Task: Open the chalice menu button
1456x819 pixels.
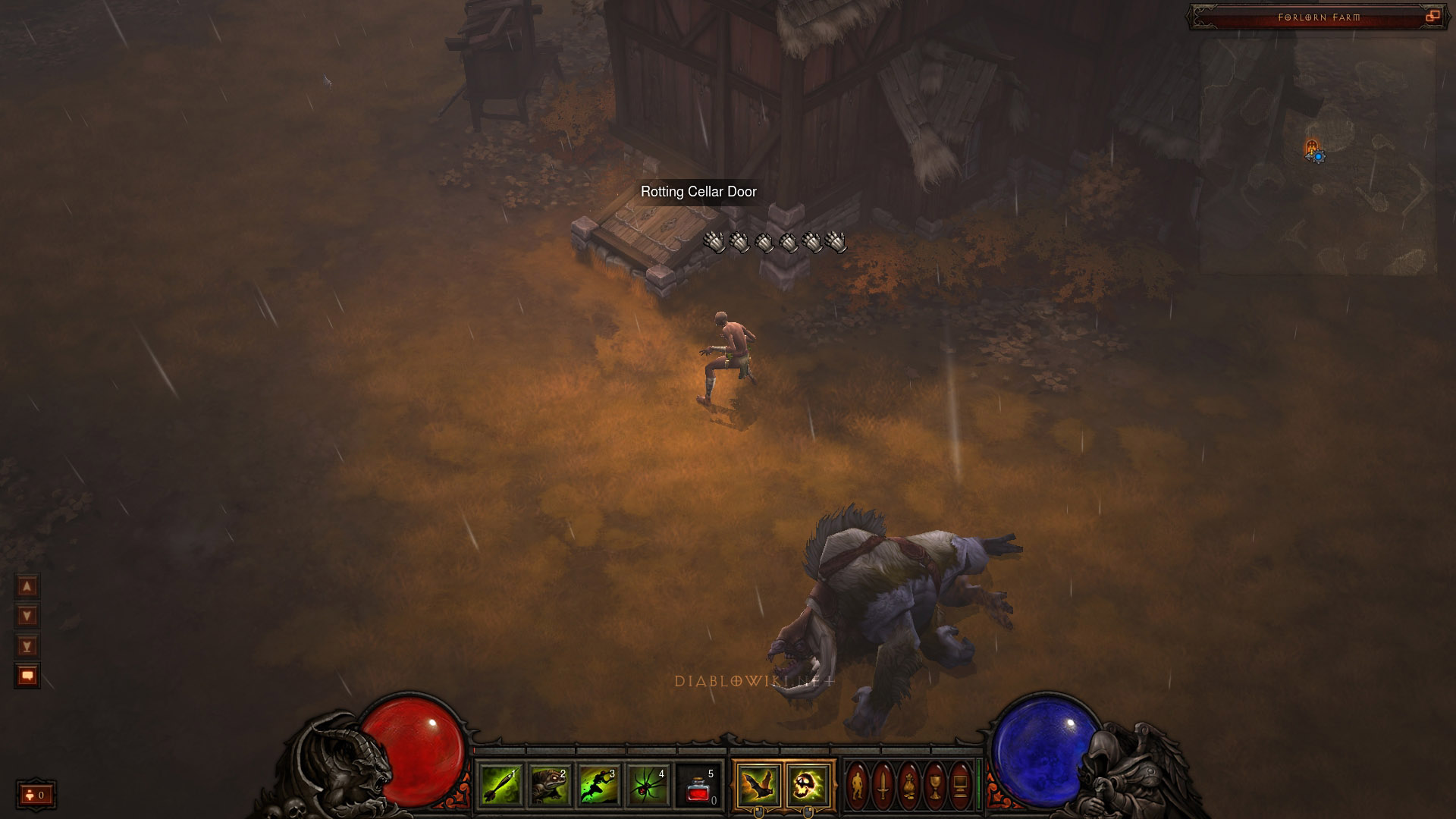Action: pyautogui.click(x=935, y=786)
